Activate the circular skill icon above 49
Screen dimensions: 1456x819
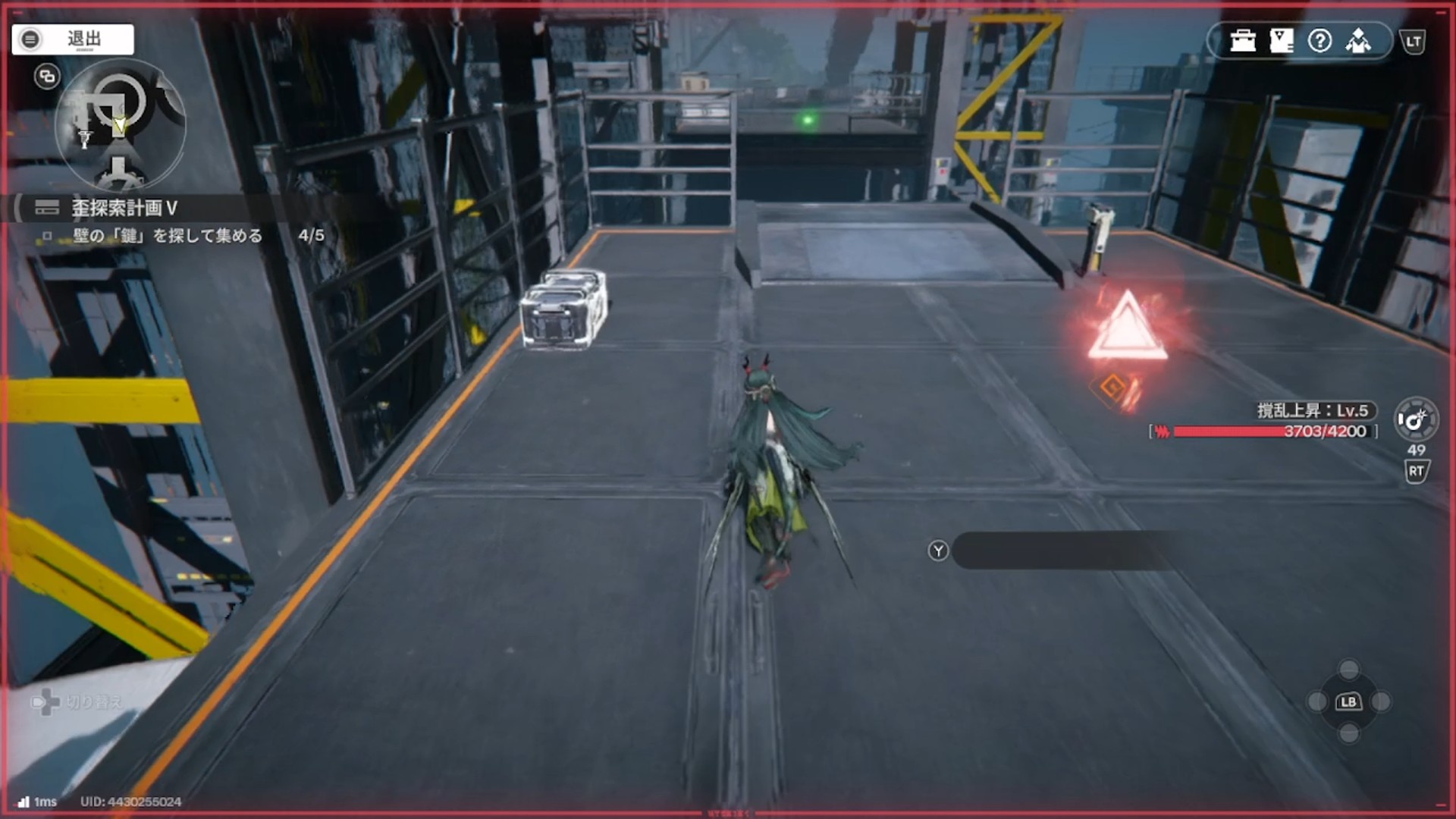pyautogui.click(x=1415, y=419)
